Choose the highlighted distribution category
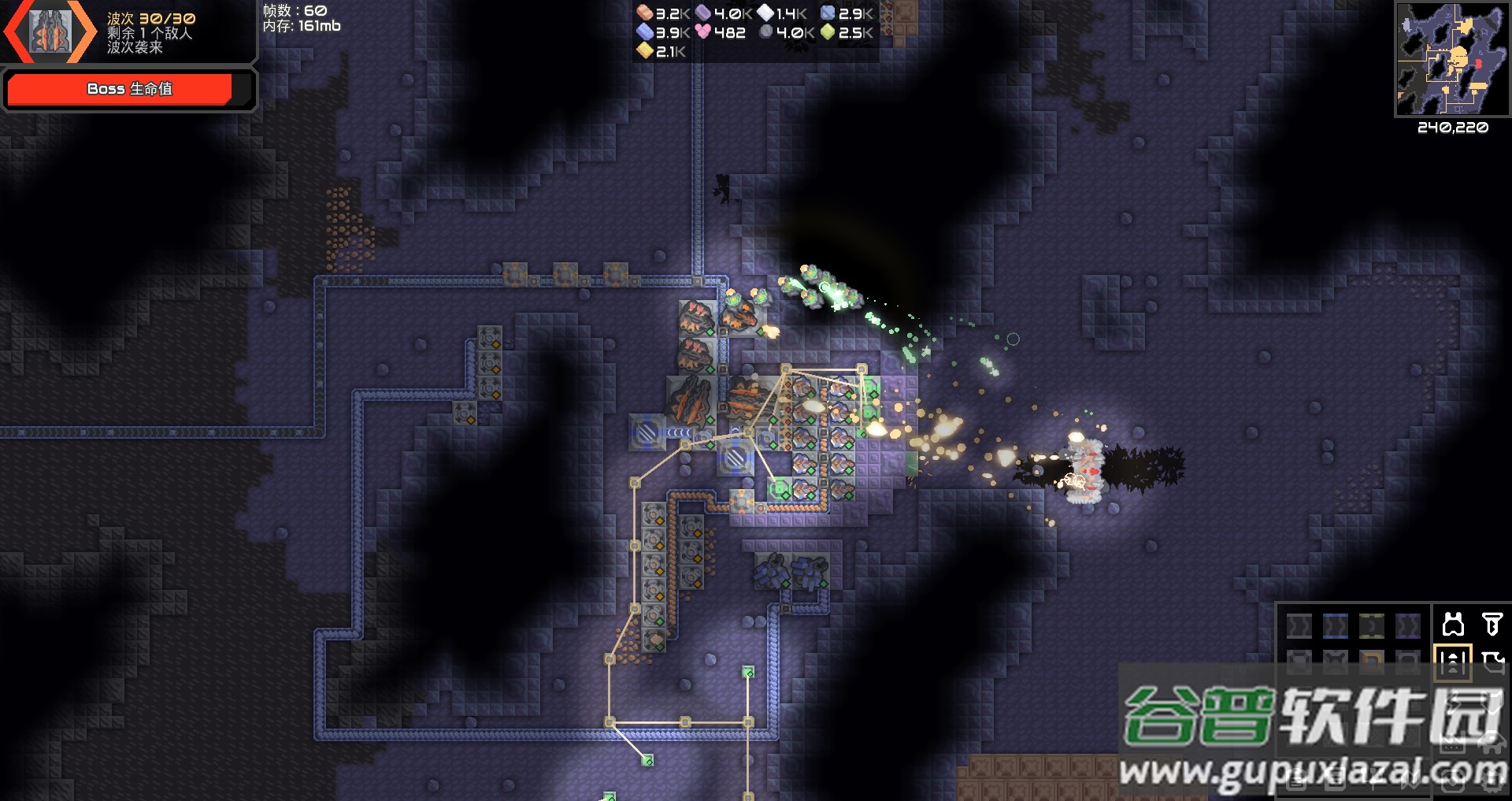This screenshot has width=1512, height=801. (1453, 662)
